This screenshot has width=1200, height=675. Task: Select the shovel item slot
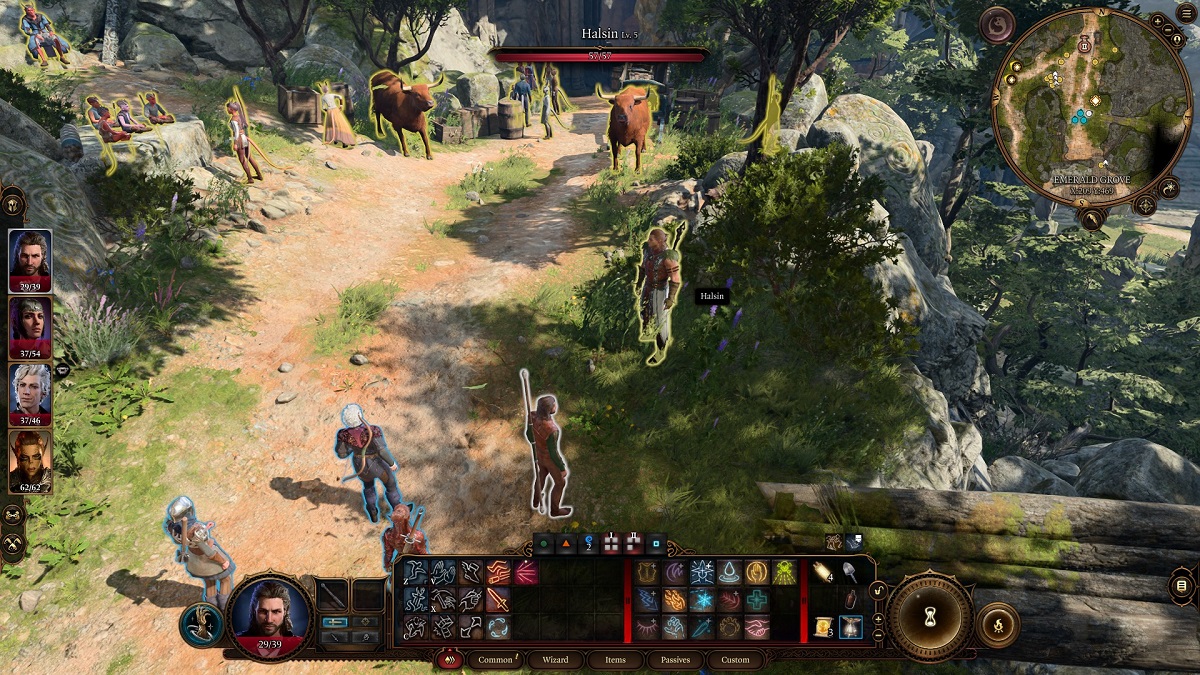(850, 573)
